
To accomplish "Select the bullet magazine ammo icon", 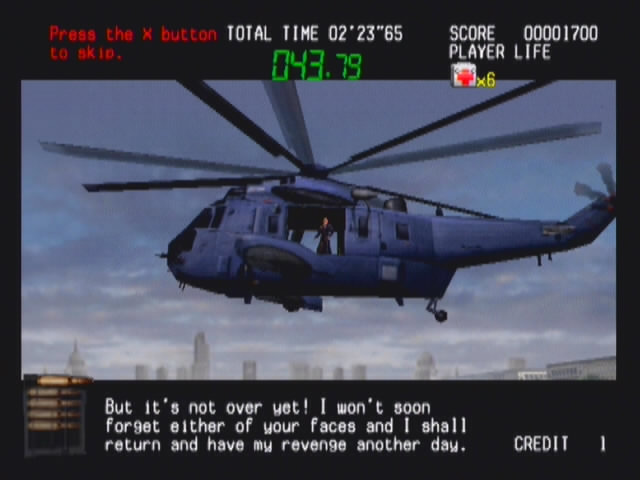I will coord(57,413).
